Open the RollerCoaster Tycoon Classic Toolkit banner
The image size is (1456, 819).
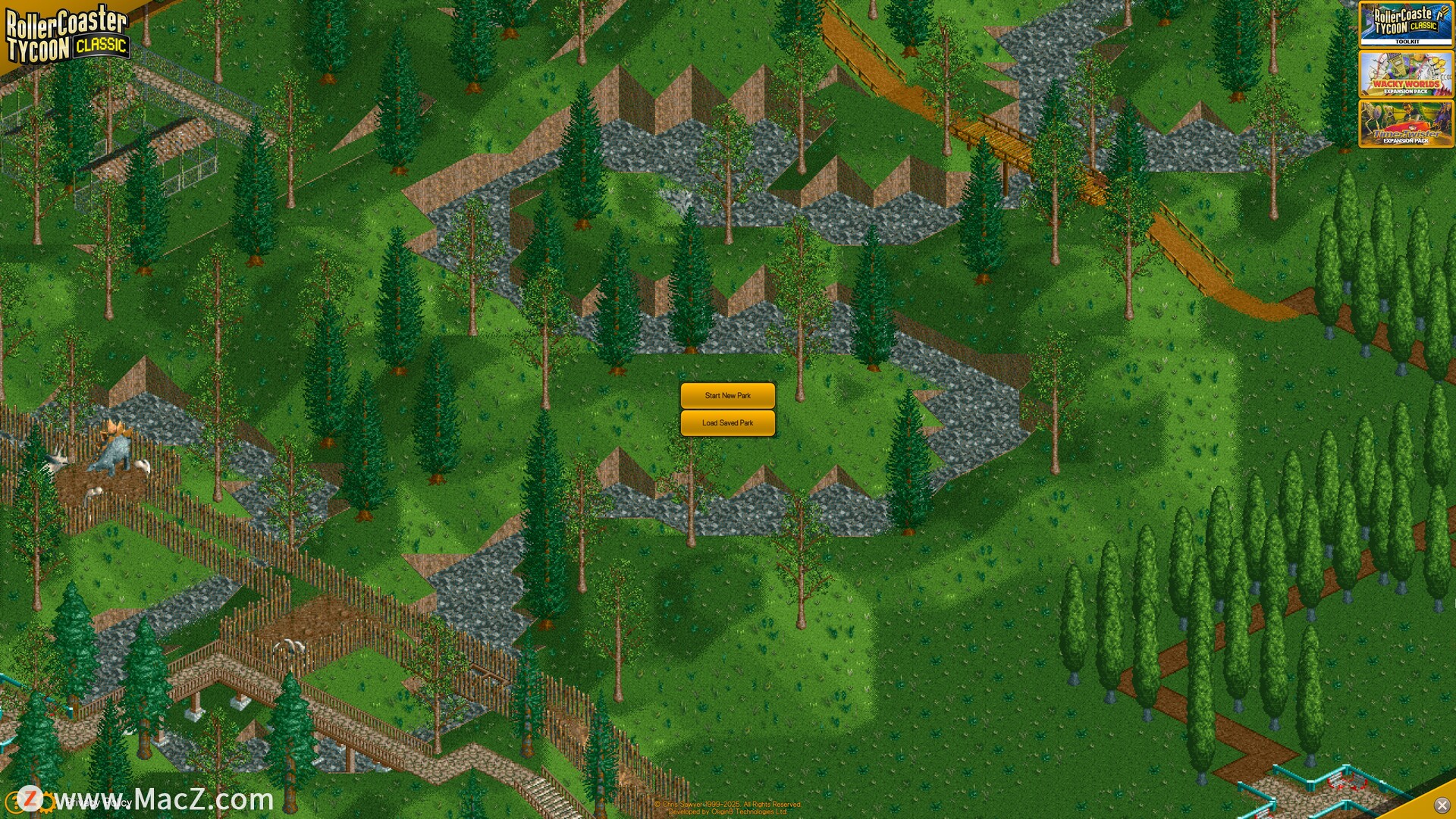pyautogui.click(x=1405, y=24)
